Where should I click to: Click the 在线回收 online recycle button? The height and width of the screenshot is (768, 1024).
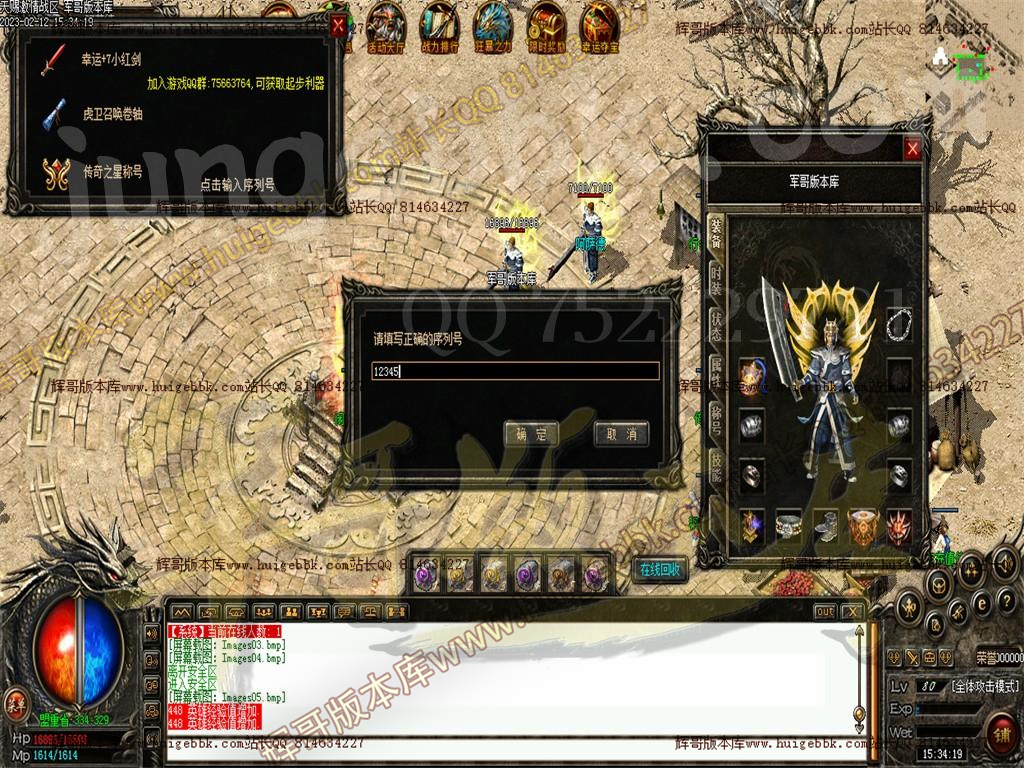coord(660,570)
